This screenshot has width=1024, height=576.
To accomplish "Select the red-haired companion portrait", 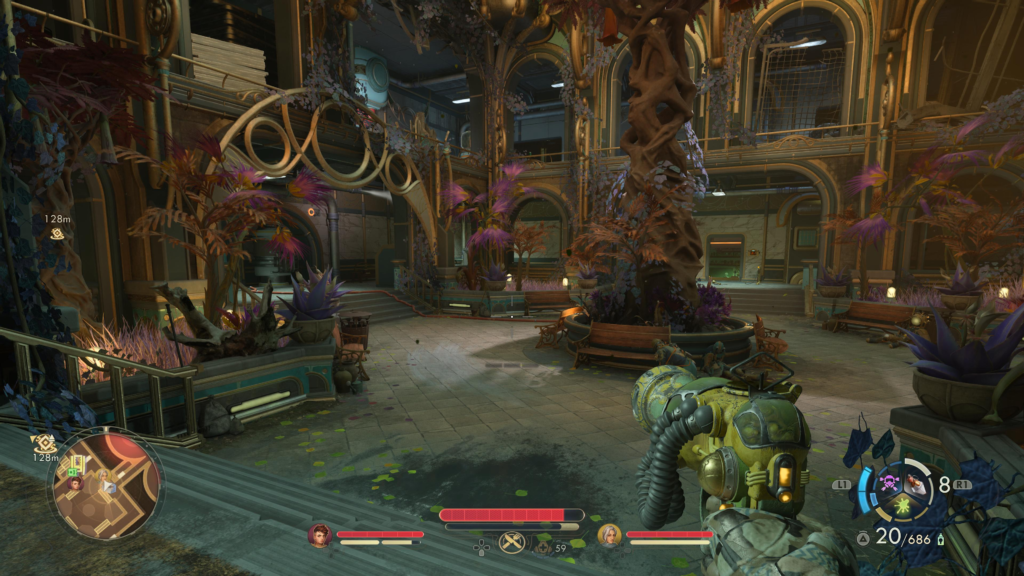I will pos(319,535).
